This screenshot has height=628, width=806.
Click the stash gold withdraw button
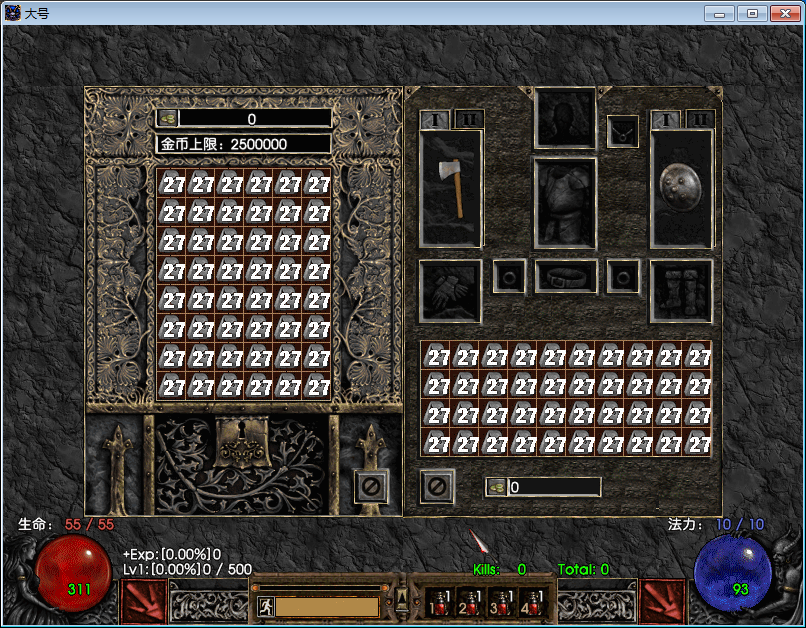coord(168,118)
